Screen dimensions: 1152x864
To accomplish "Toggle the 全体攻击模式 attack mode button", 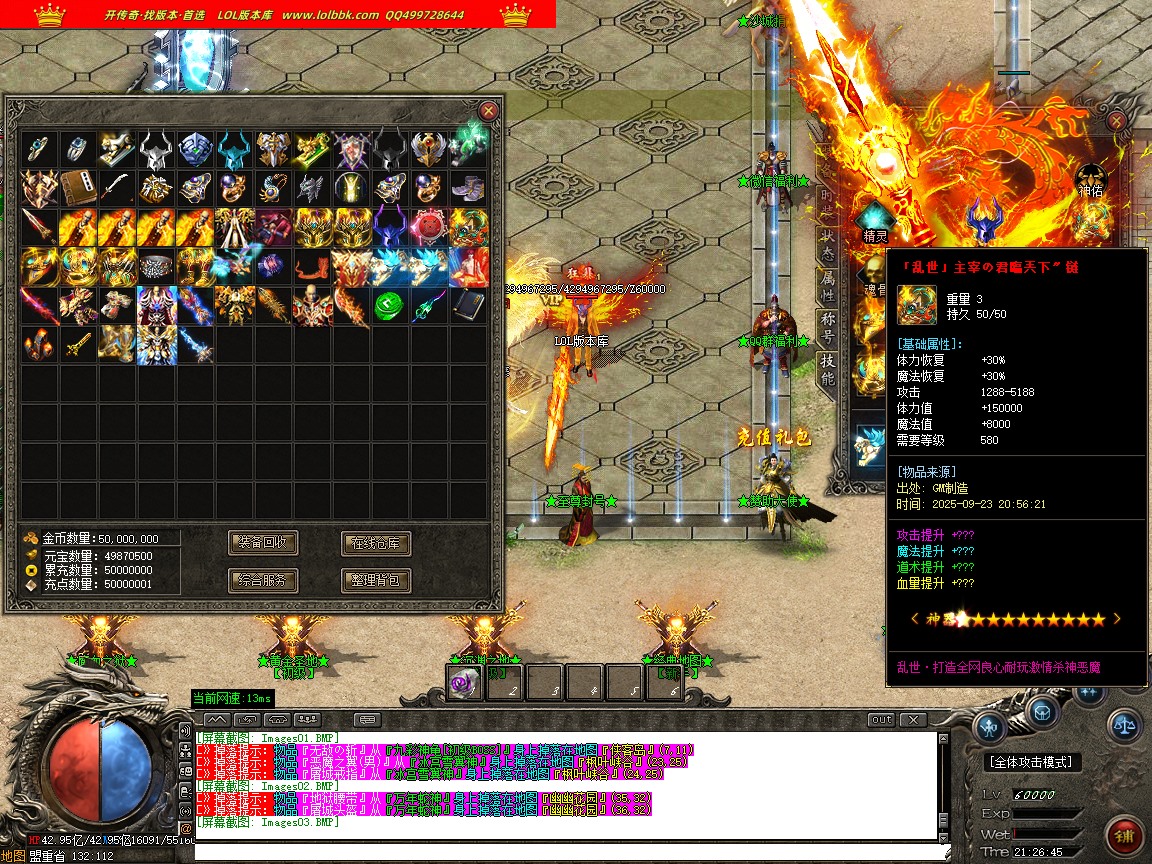I will (x=1034, y=762).
